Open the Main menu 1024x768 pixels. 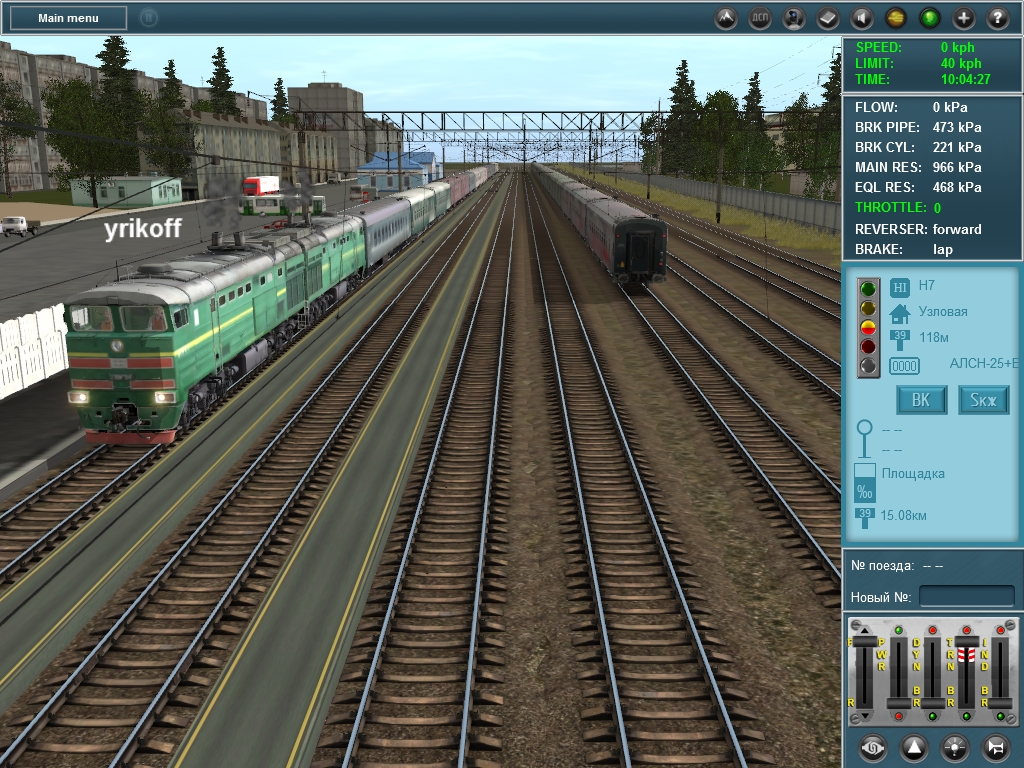click(68, 18)
